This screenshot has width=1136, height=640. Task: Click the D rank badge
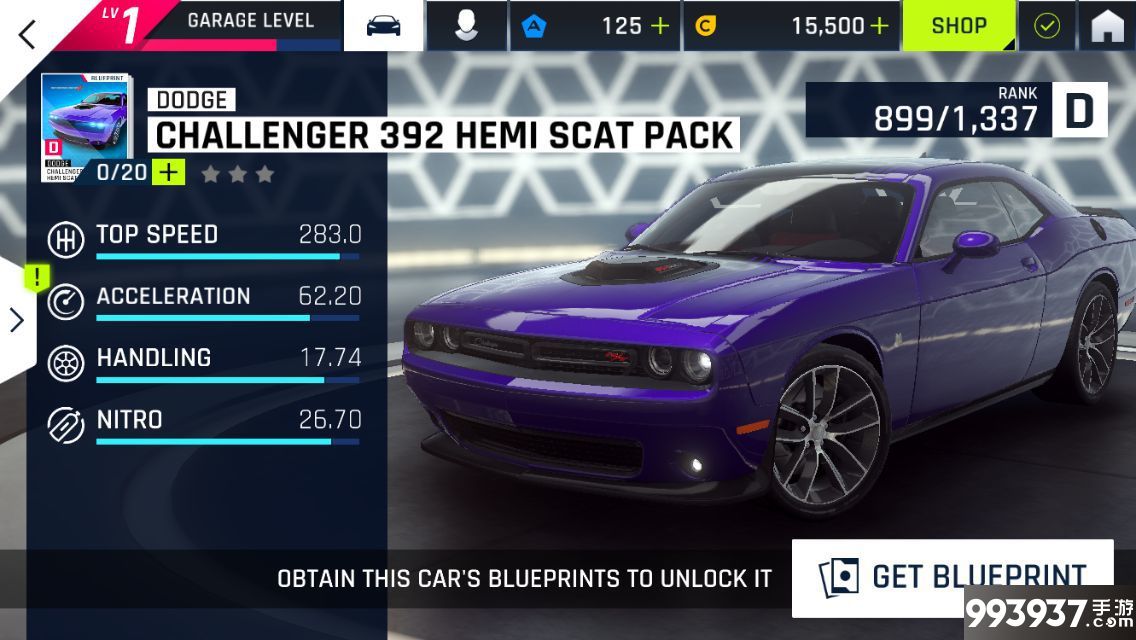coord(1079,110)
